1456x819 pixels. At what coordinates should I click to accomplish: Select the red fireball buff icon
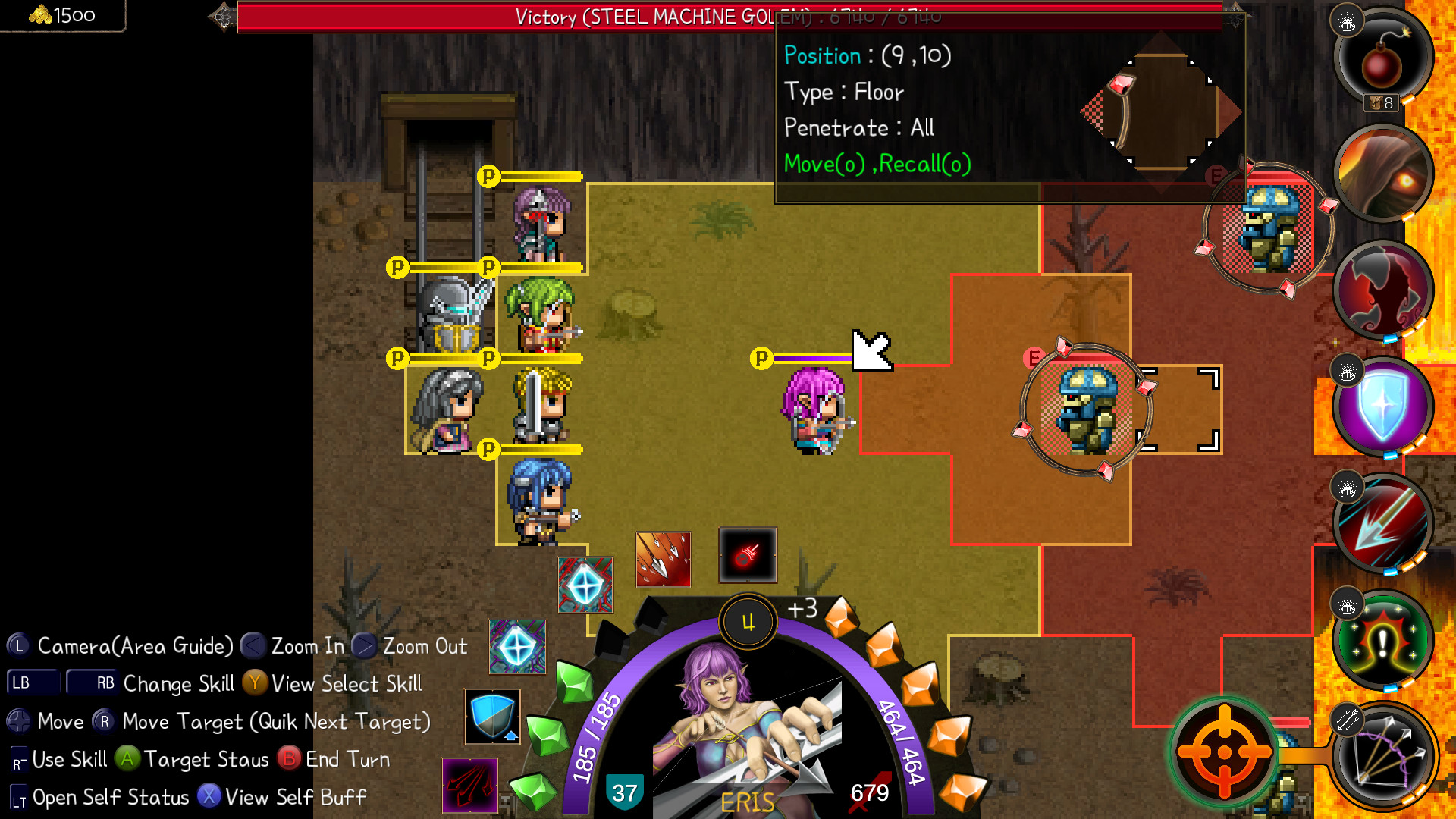[x=747, y=555]
